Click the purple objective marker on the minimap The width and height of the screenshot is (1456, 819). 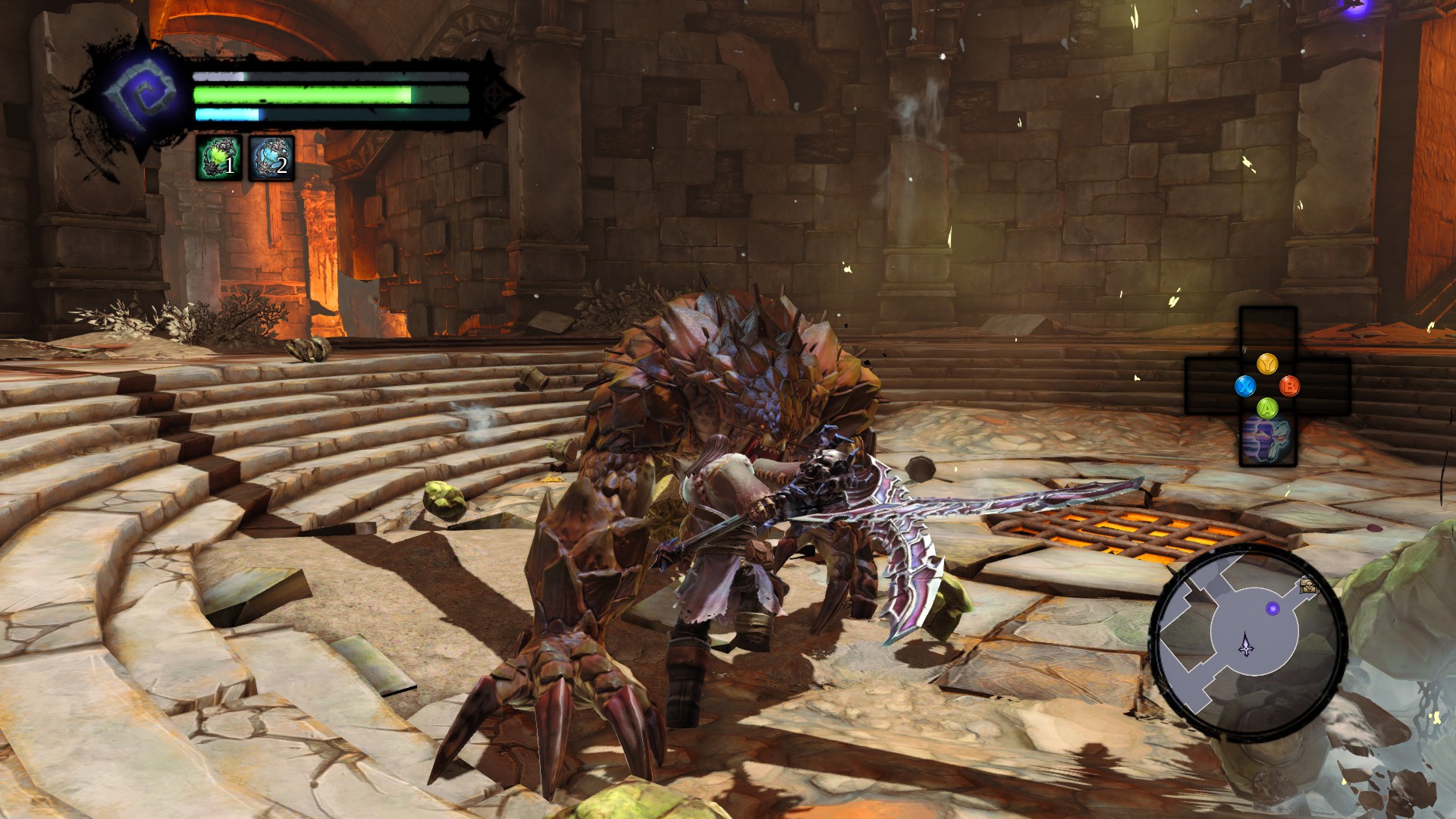point(1273,608)
